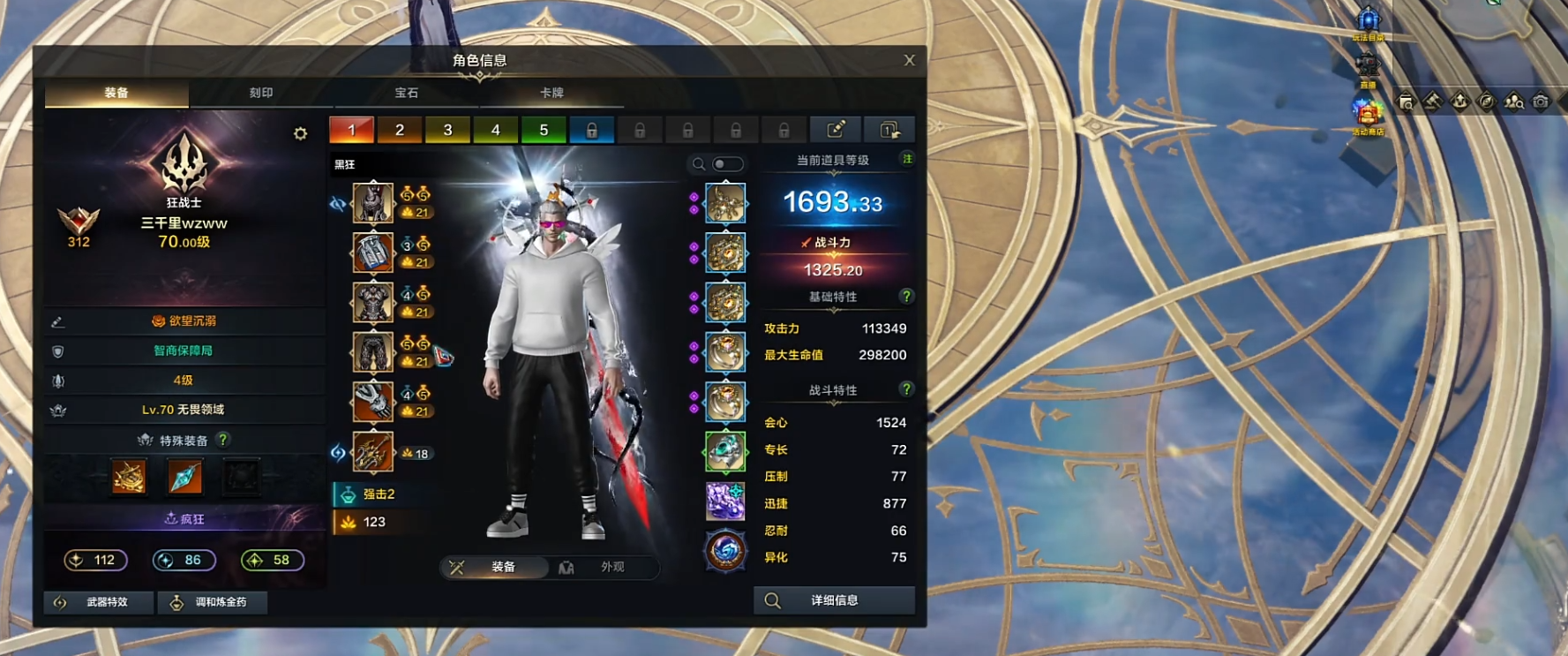Screen dimensions: 1568x656
Task: Open the 武器特效 weapon effects button
Action: click(98, 602)
